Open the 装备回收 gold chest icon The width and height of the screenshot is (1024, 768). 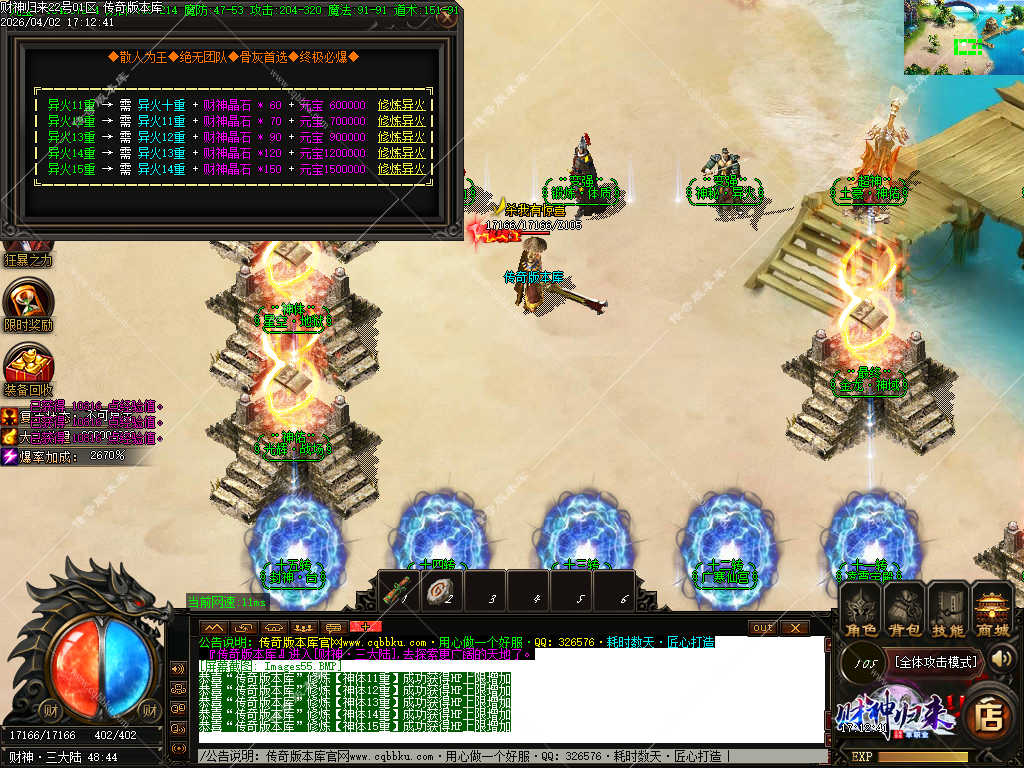28,366
